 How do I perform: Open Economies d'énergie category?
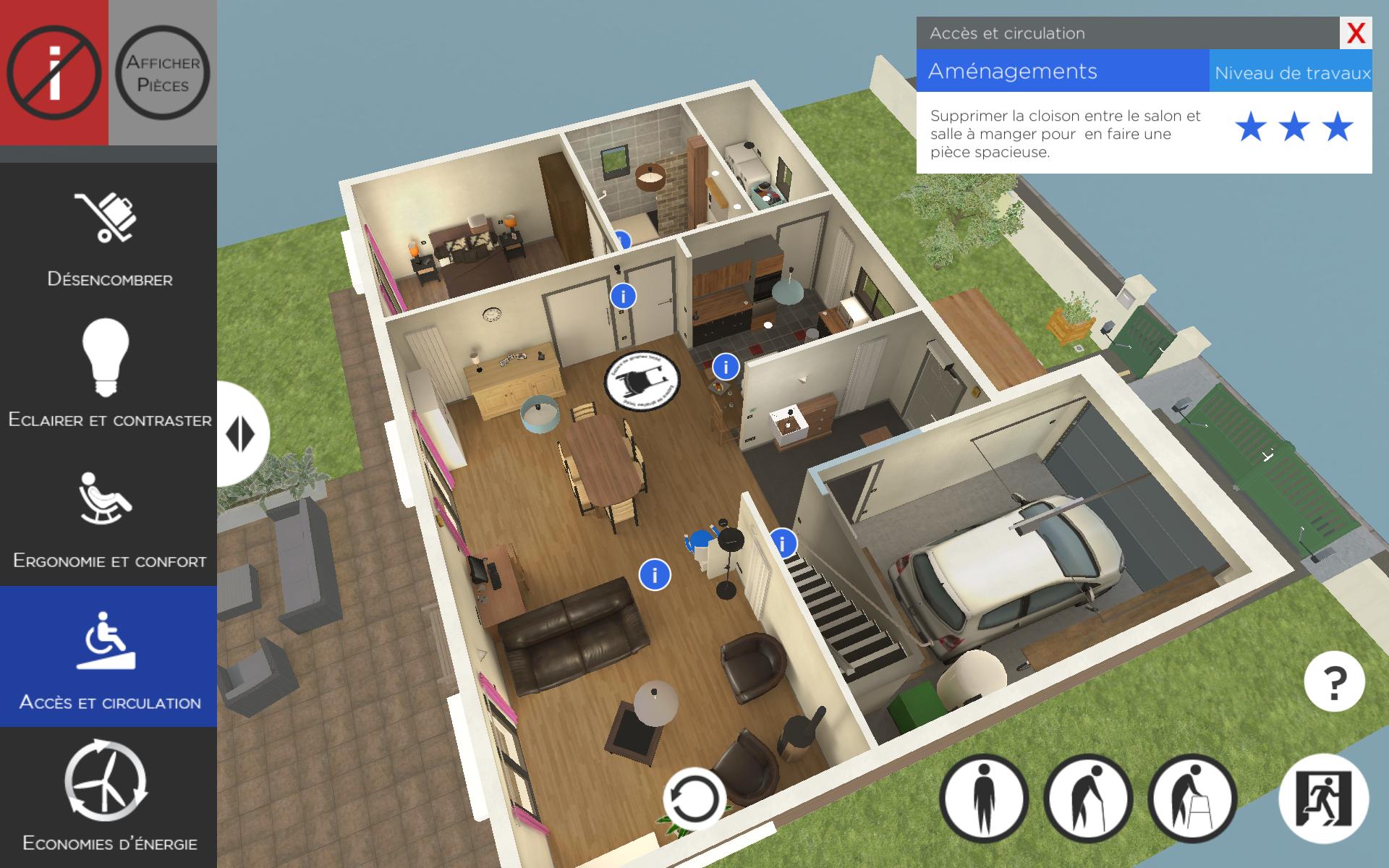[x=109, y=796]
